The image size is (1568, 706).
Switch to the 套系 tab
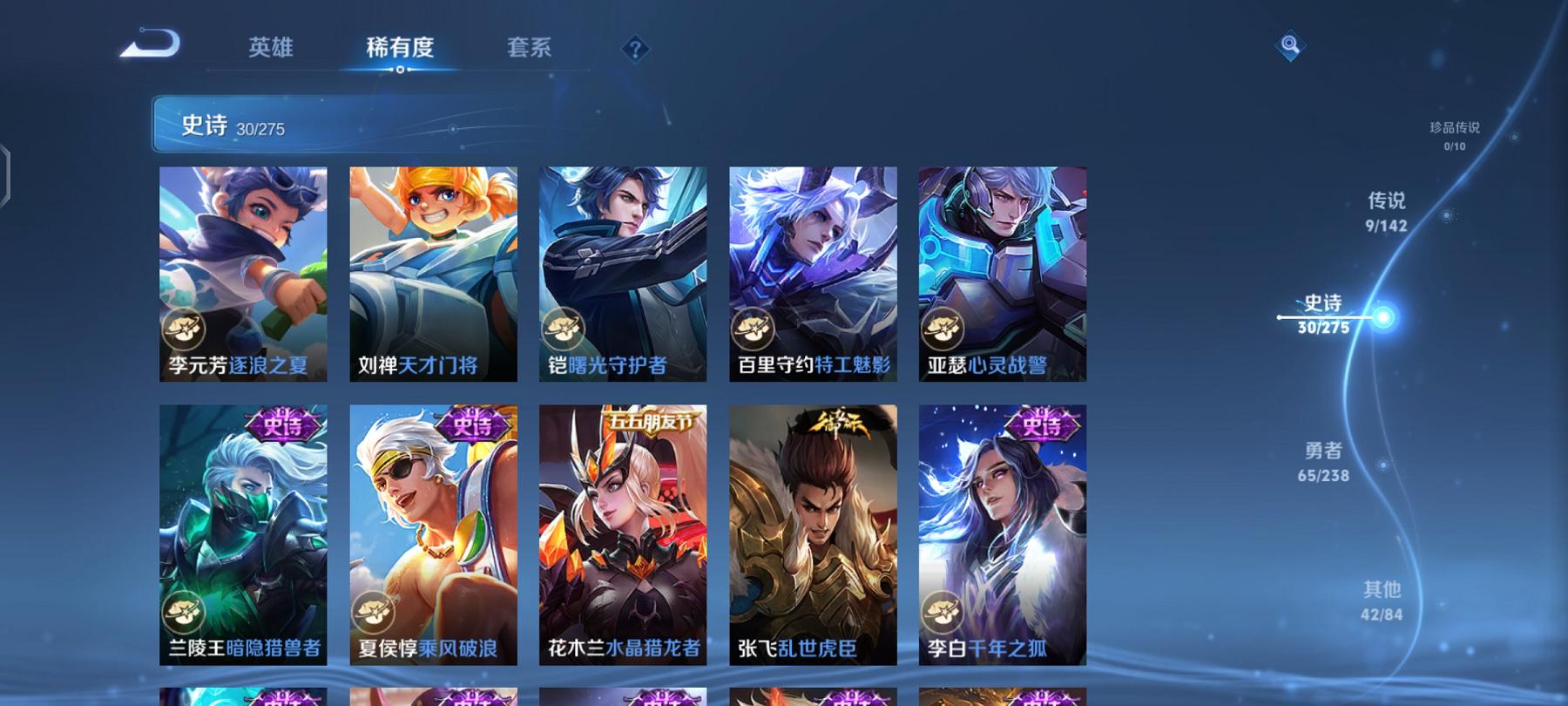(x=532, y=50)
